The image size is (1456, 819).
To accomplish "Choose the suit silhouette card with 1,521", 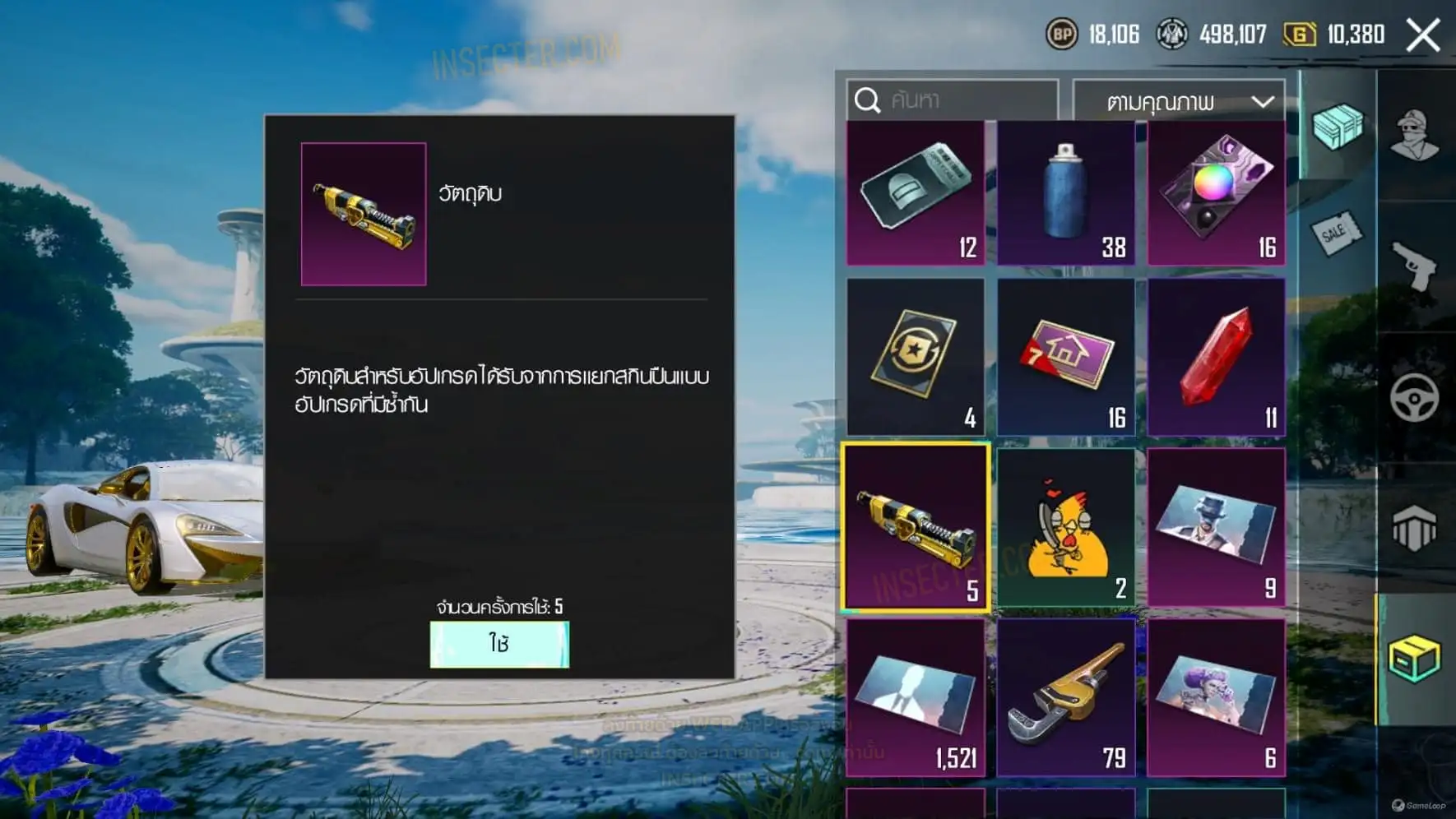I will [916, 697].
